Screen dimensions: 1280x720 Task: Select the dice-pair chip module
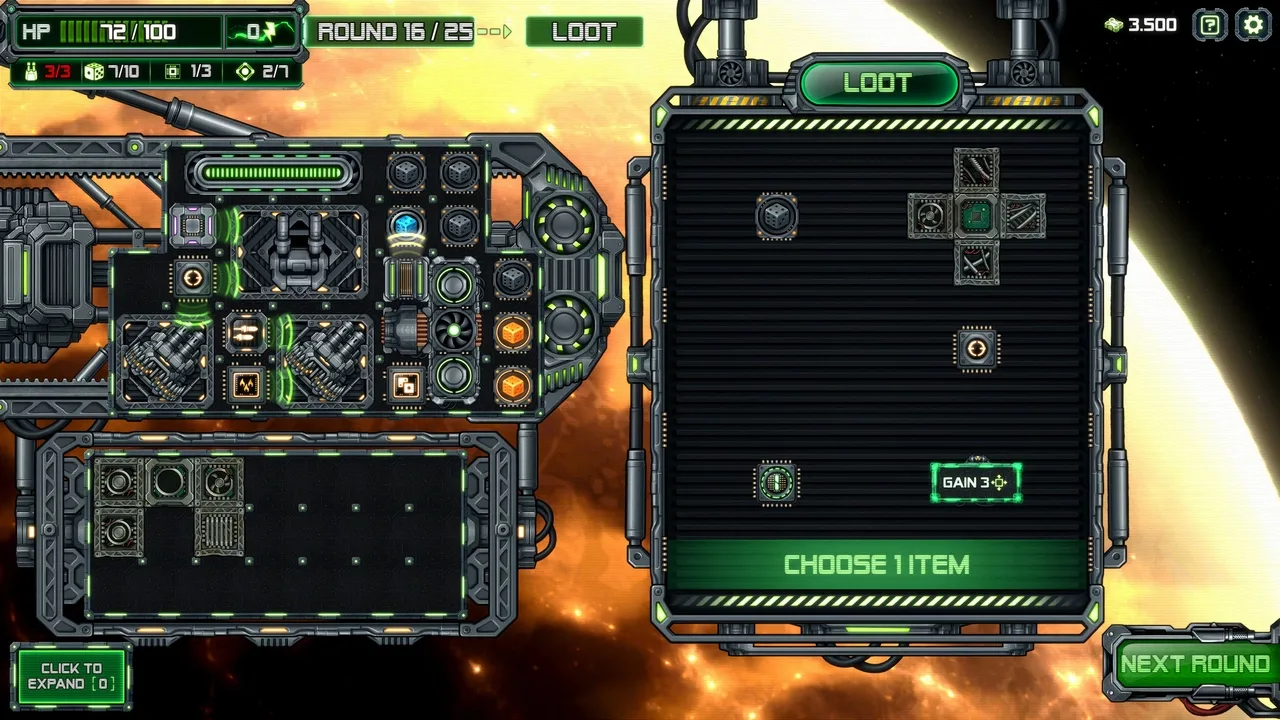pos(405,385)
